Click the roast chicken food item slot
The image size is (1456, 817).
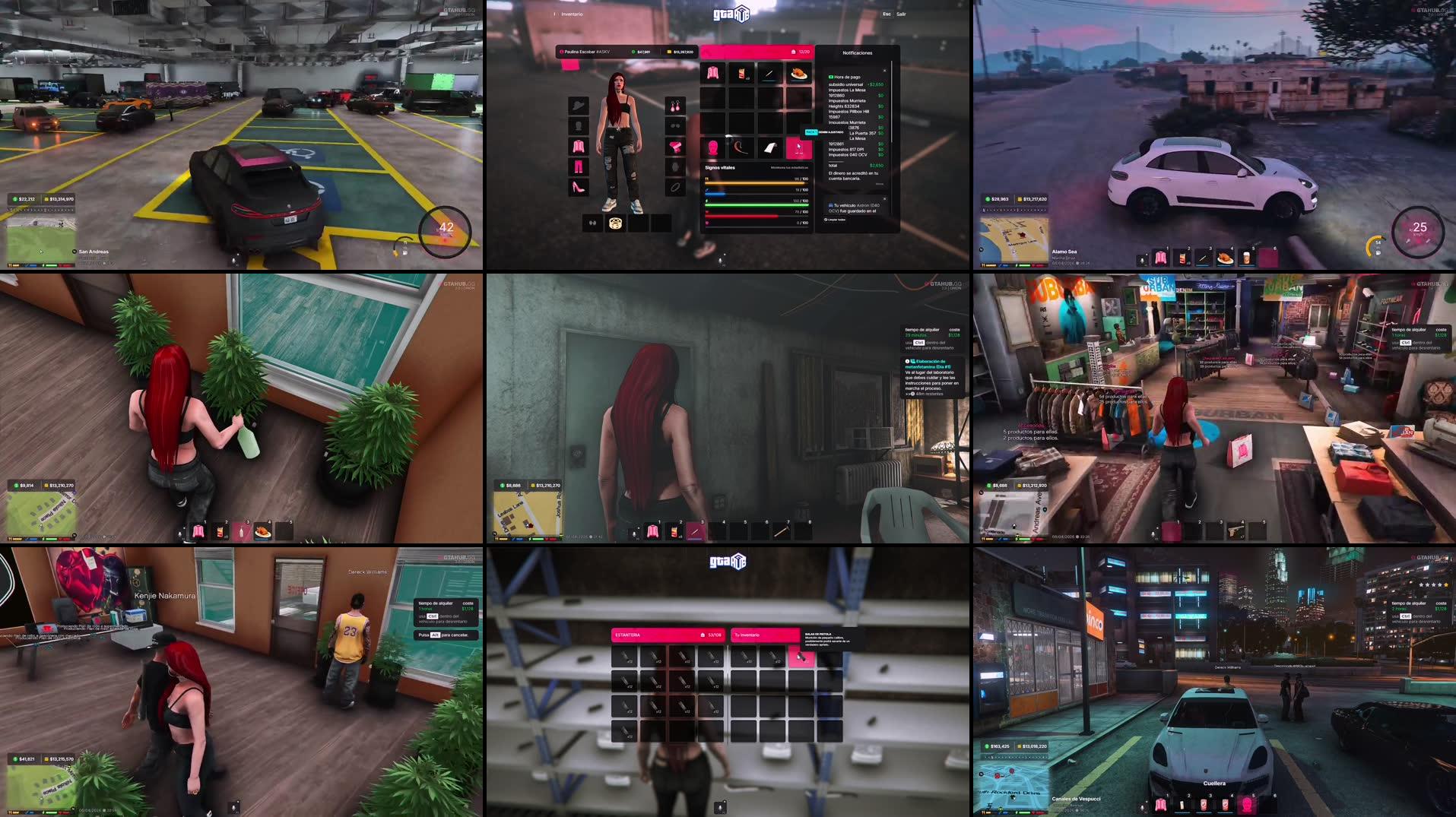(x=798, y=73)
